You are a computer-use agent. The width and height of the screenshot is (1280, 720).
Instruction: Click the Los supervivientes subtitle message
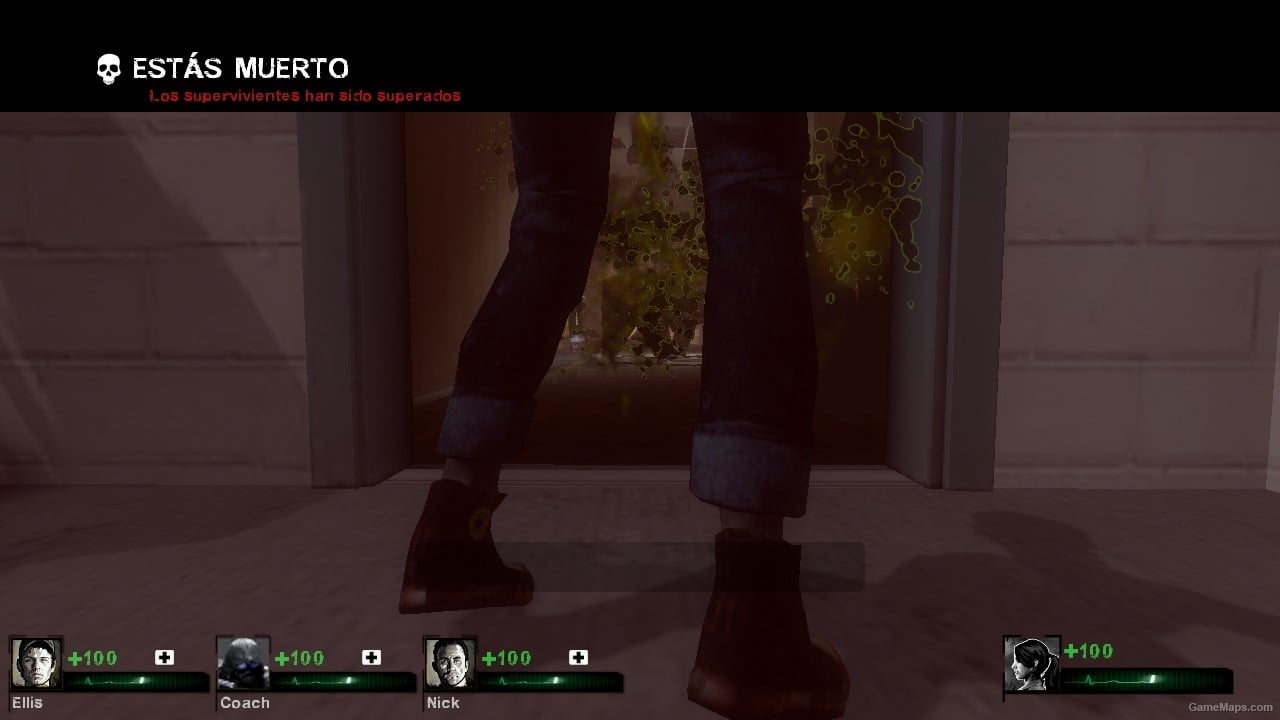pos(304,95)
